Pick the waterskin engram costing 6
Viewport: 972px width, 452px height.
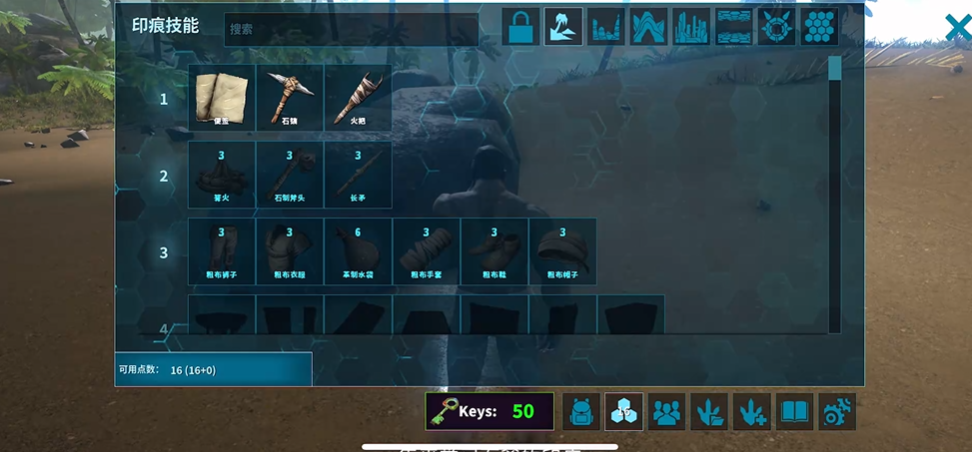click(358, 252)
